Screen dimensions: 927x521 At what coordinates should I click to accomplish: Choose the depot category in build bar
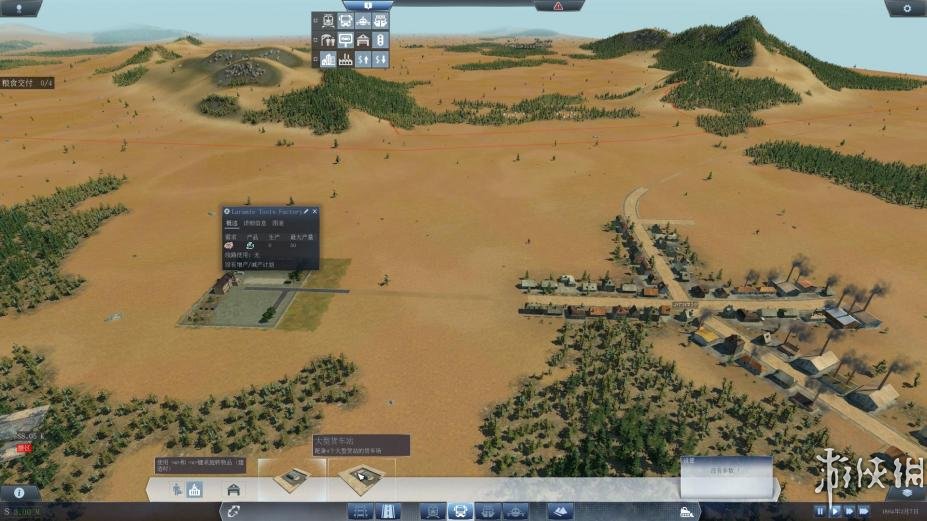pyautogui.click(x=234, y=490)
